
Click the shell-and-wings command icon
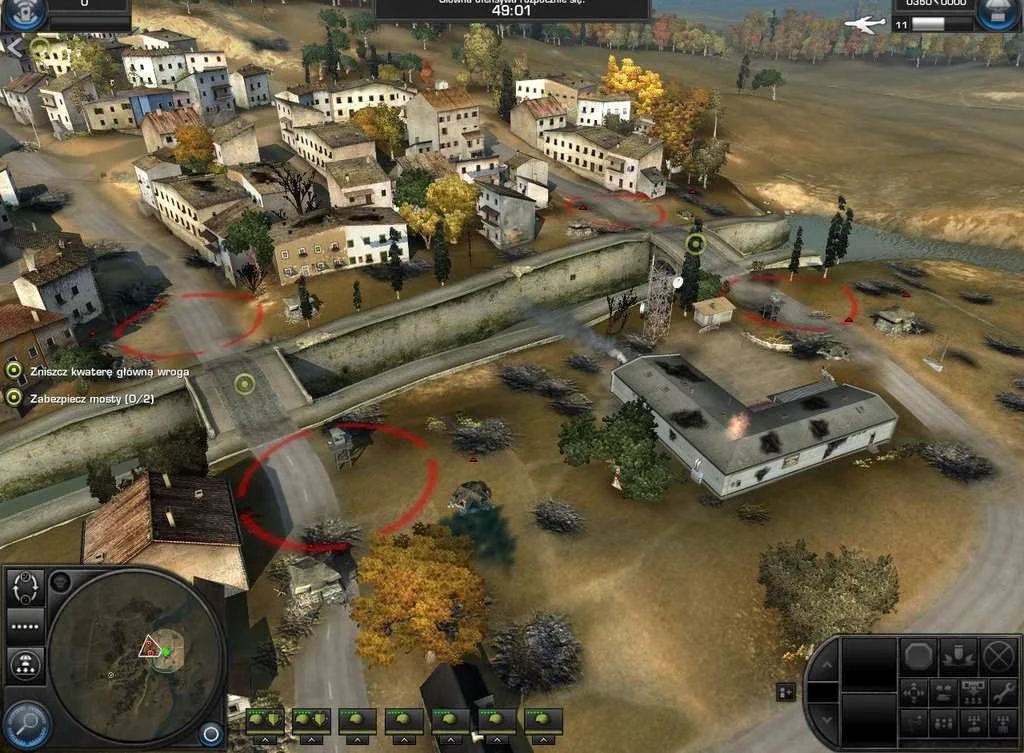click(958, 655)
